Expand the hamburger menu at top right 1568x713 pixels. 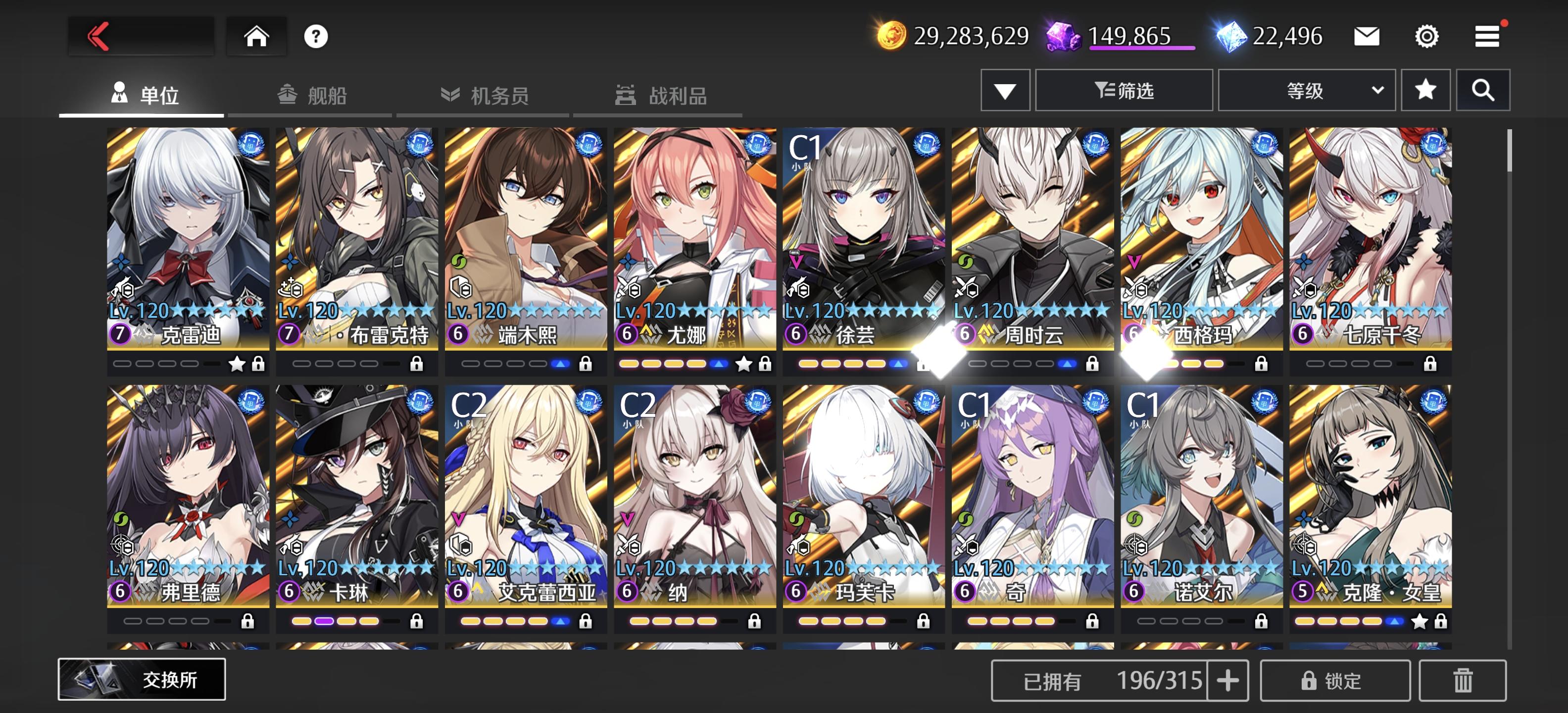point(1488,37)
